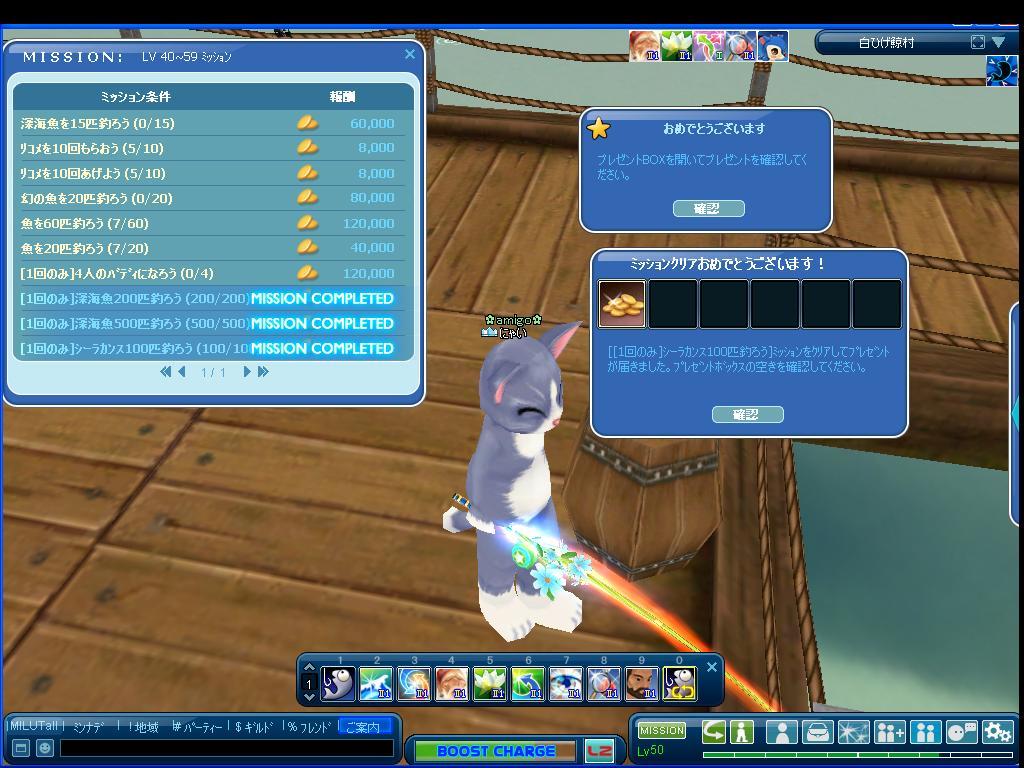Click the BOOST CHARGE gauge
Image resolution: width=1024 pixels, height=768 pixels.
coord(495,751)
